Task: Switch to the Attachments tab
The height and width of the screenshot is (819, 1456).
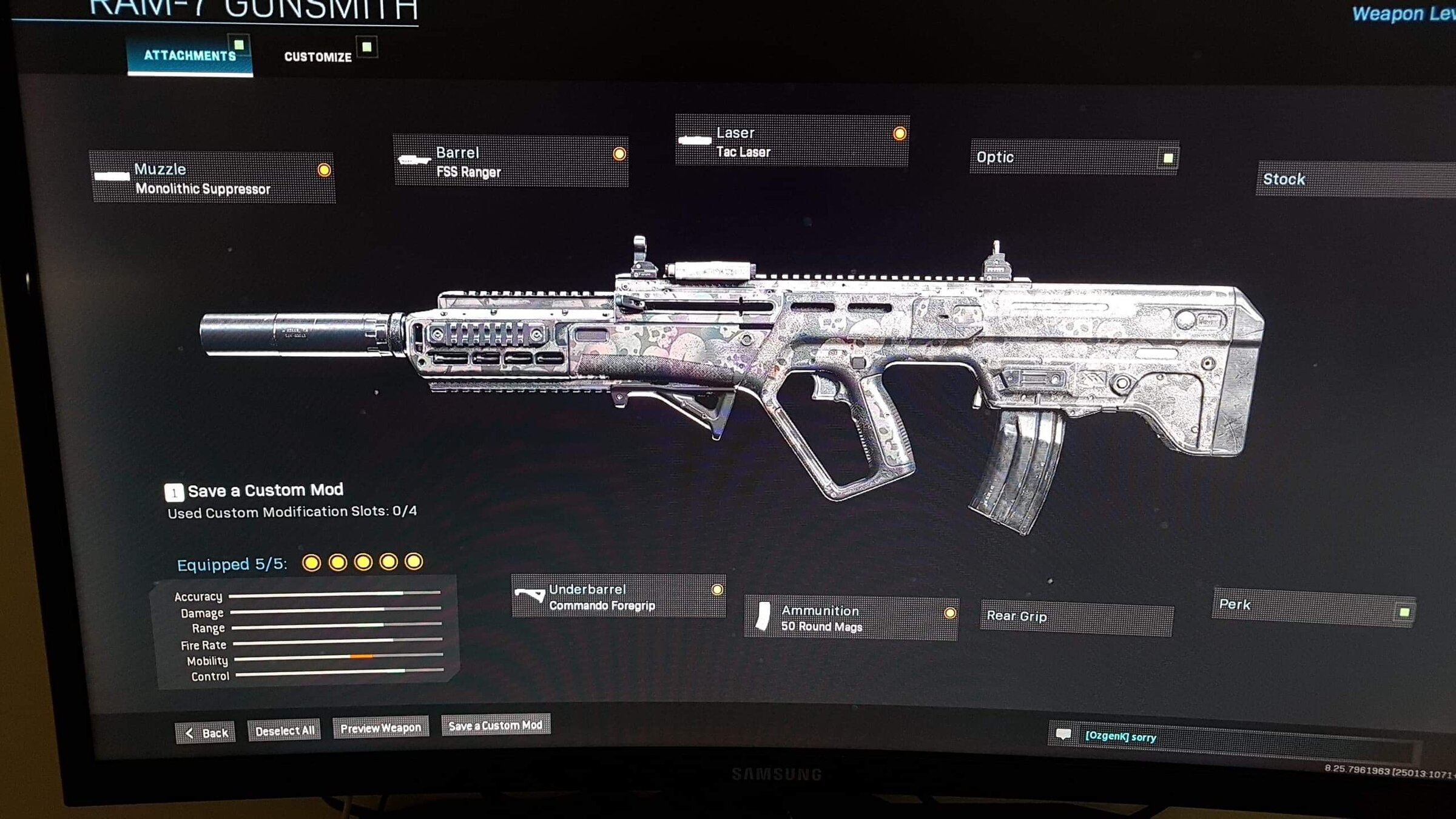Action: (189, 56)
